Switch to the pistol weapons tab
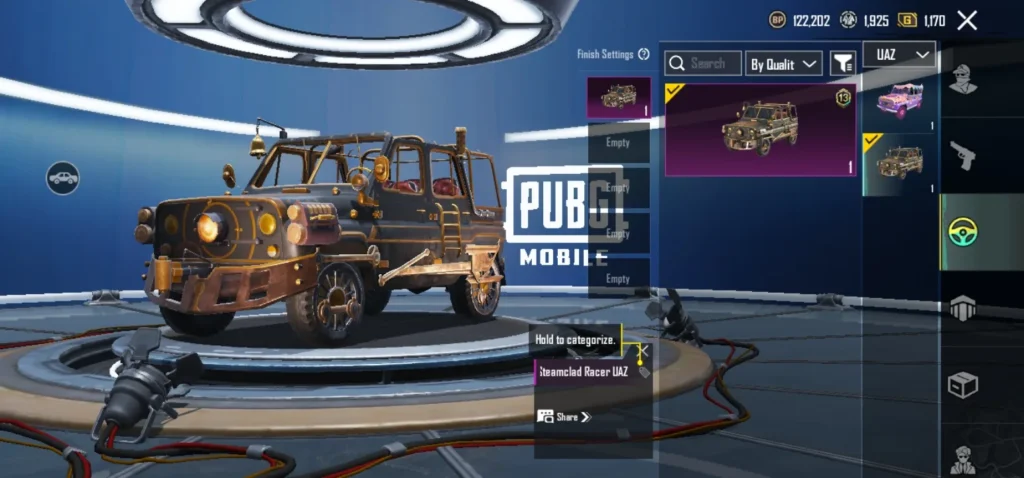 point(962,154)
